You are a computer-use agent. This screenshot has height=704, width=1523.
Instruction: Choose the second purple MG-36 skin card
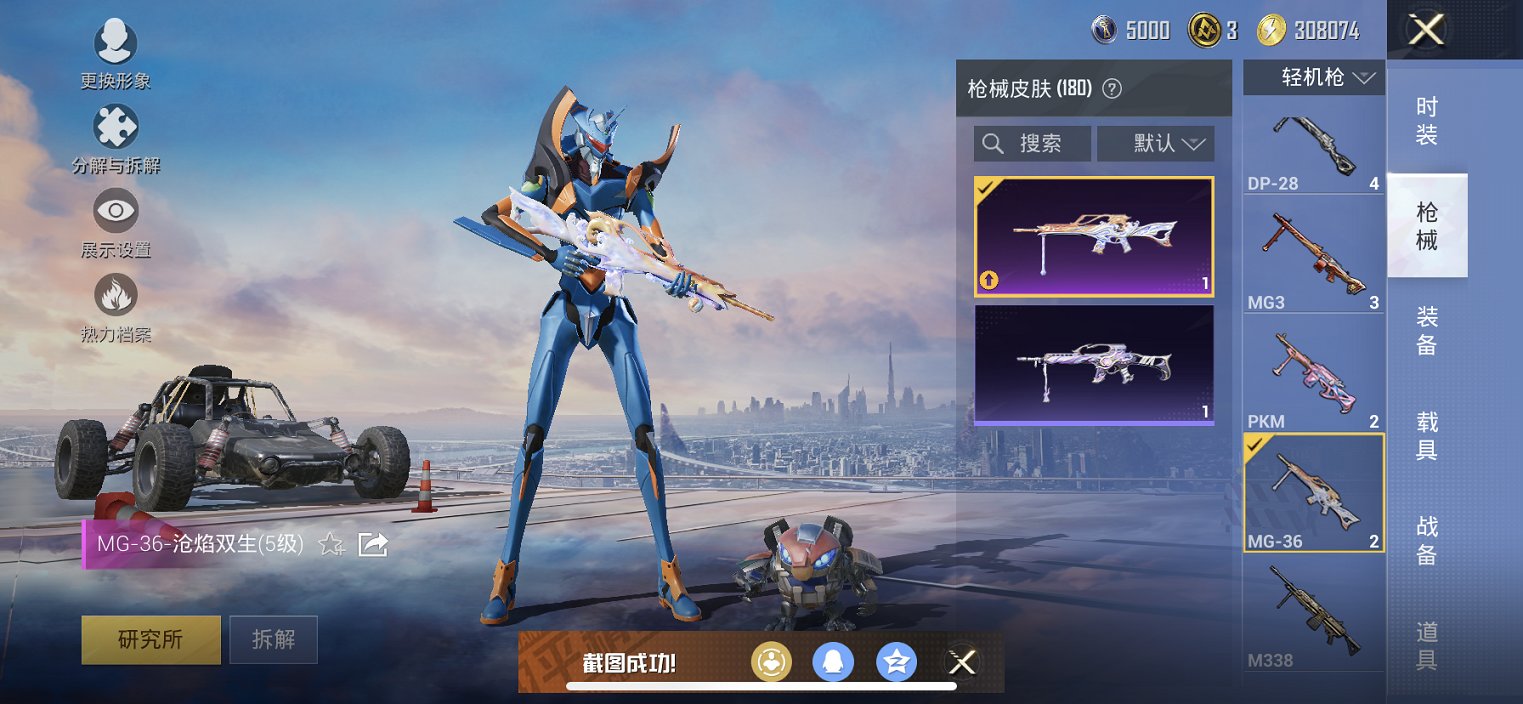coord(1094,365)
